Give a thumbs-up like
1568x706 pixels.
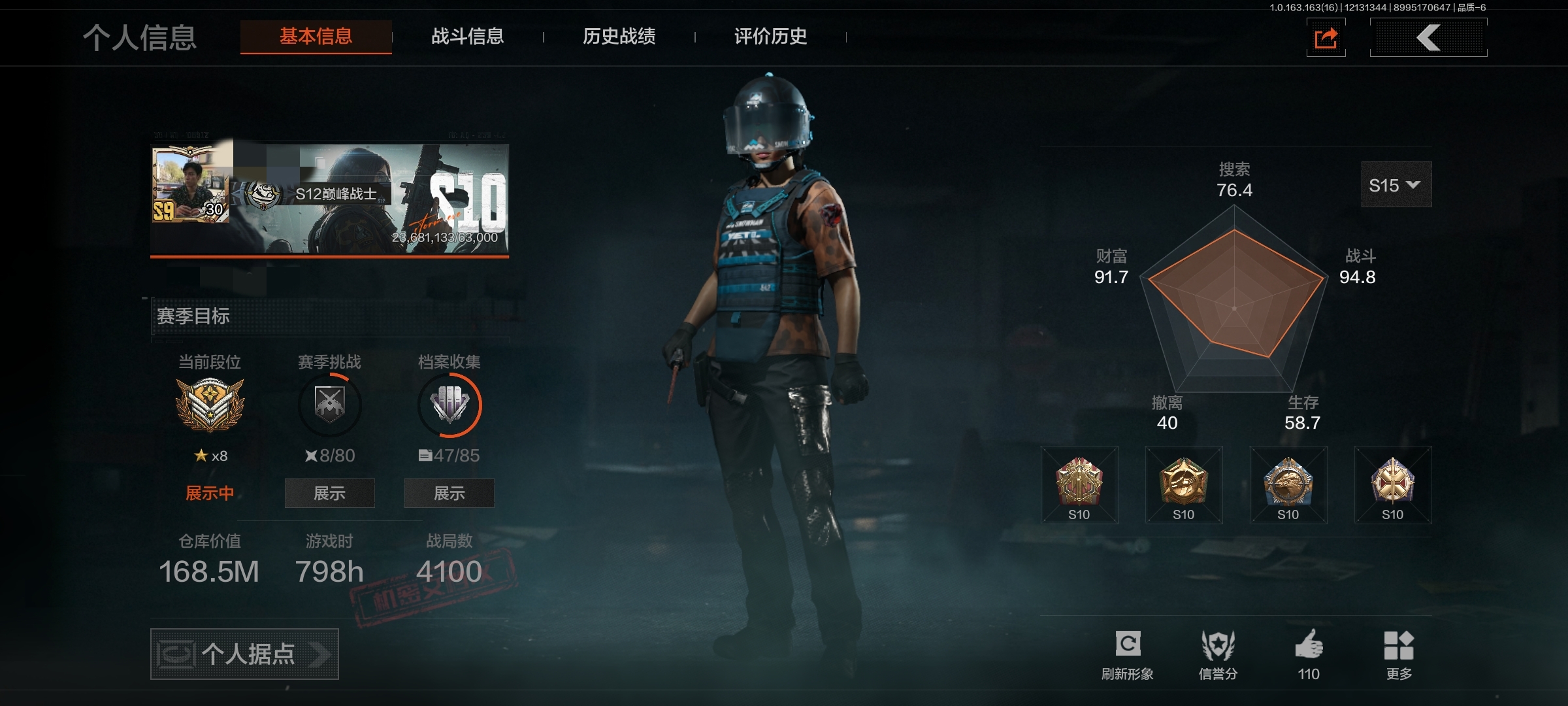pyautogui.click(x=1309, y=654)
